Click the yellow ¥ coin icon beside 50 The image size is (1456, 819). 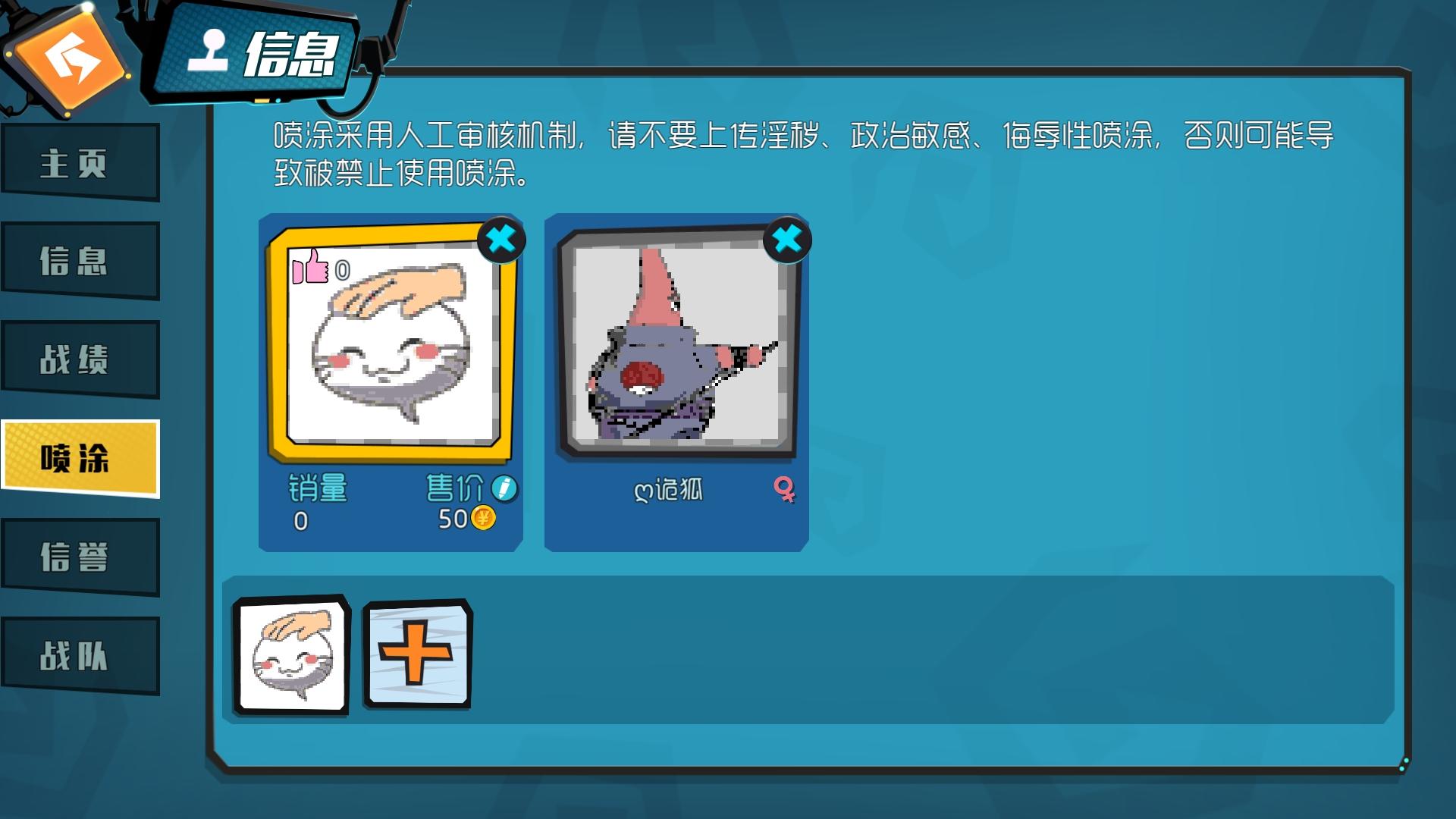(483, 519)
